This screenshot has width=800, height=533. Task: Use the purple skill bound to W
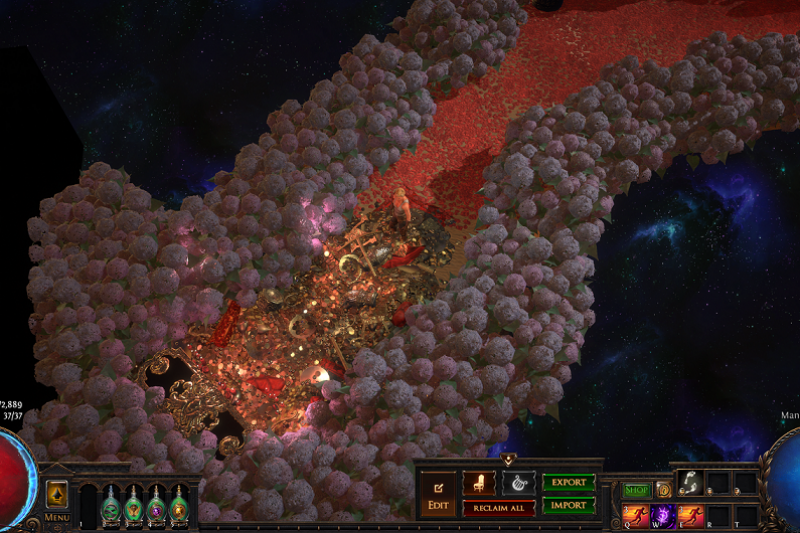(x=663, y=514)
